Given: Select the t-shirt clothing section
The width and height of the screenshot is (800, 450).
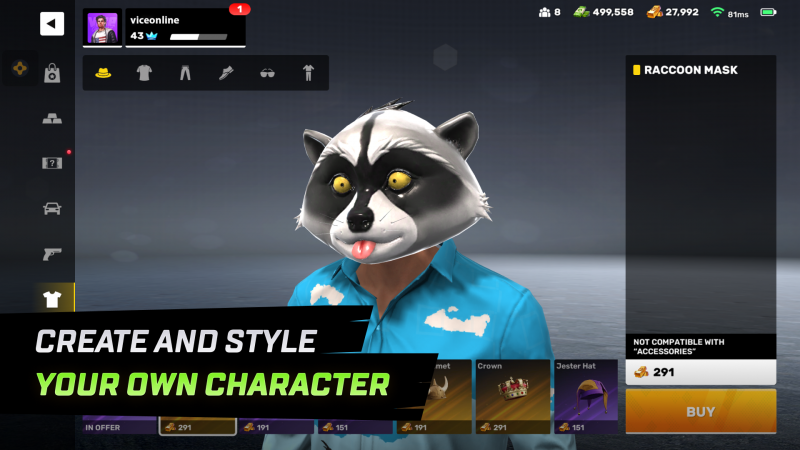Looking at the screenshot, I should pyautogui.click(x=52, y=298).
